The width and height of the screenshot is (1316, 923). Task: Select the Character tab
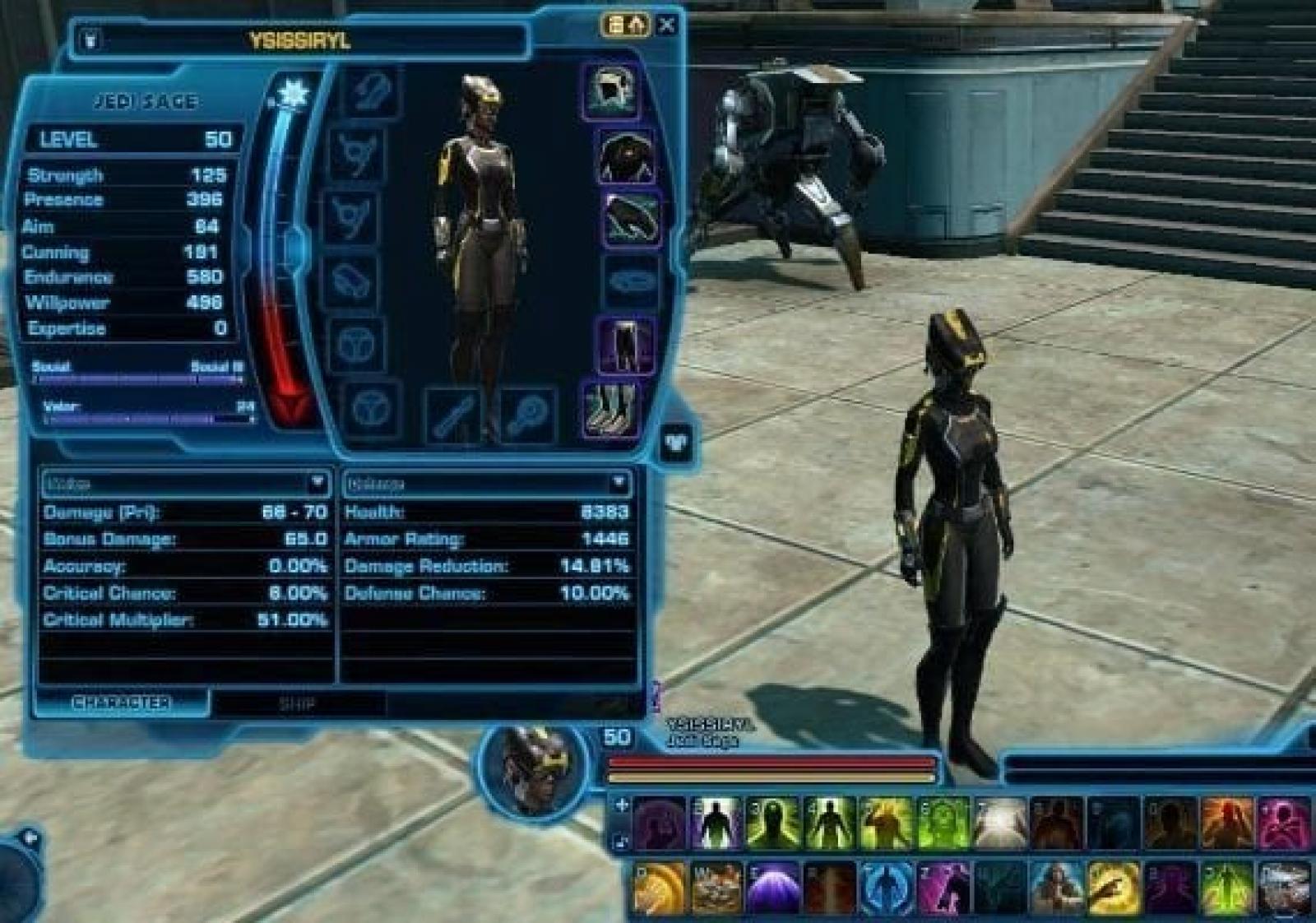[x=121, y=703]
